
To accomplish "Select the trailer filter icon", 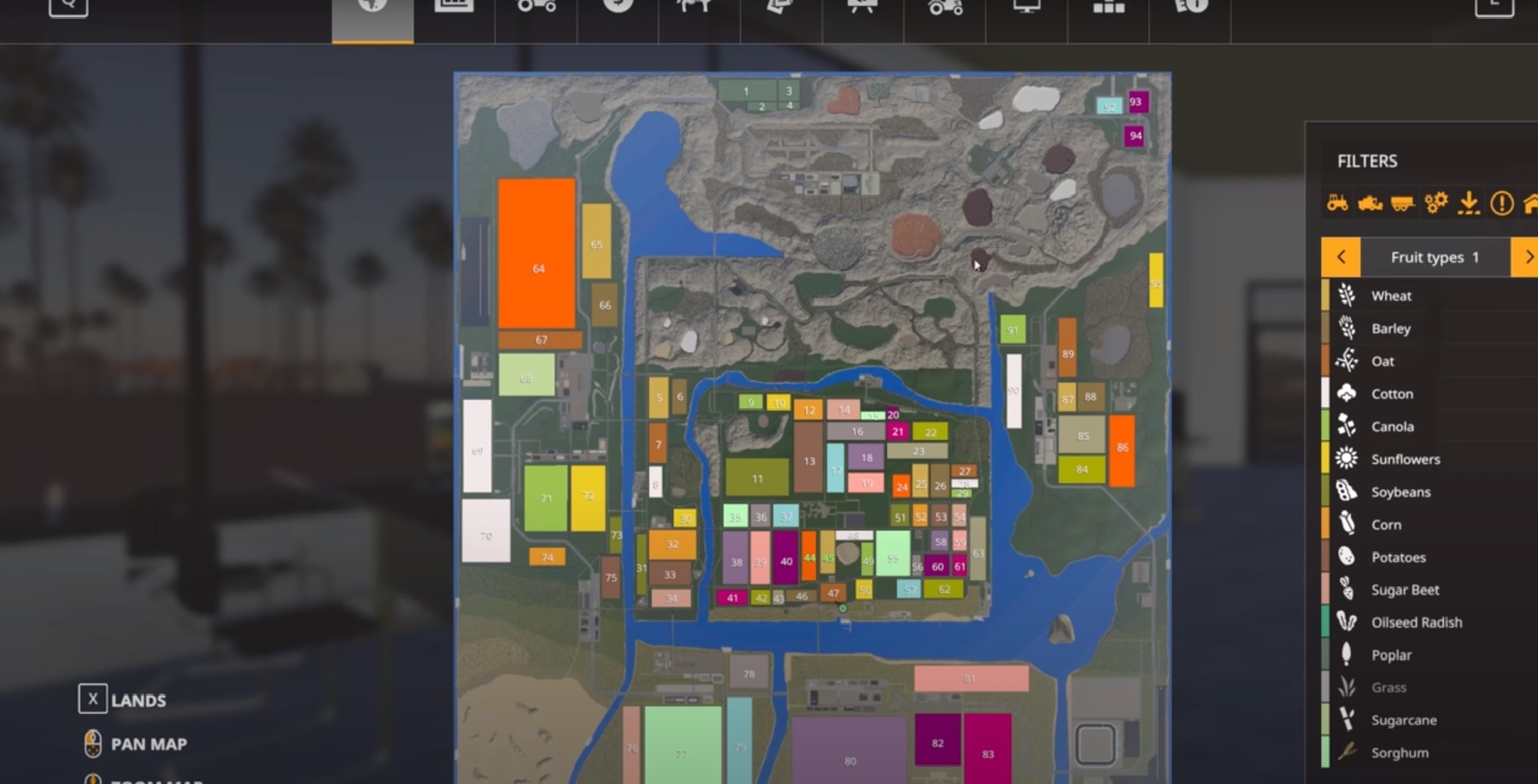I will pyautogui.click(x=1401, y=203).
